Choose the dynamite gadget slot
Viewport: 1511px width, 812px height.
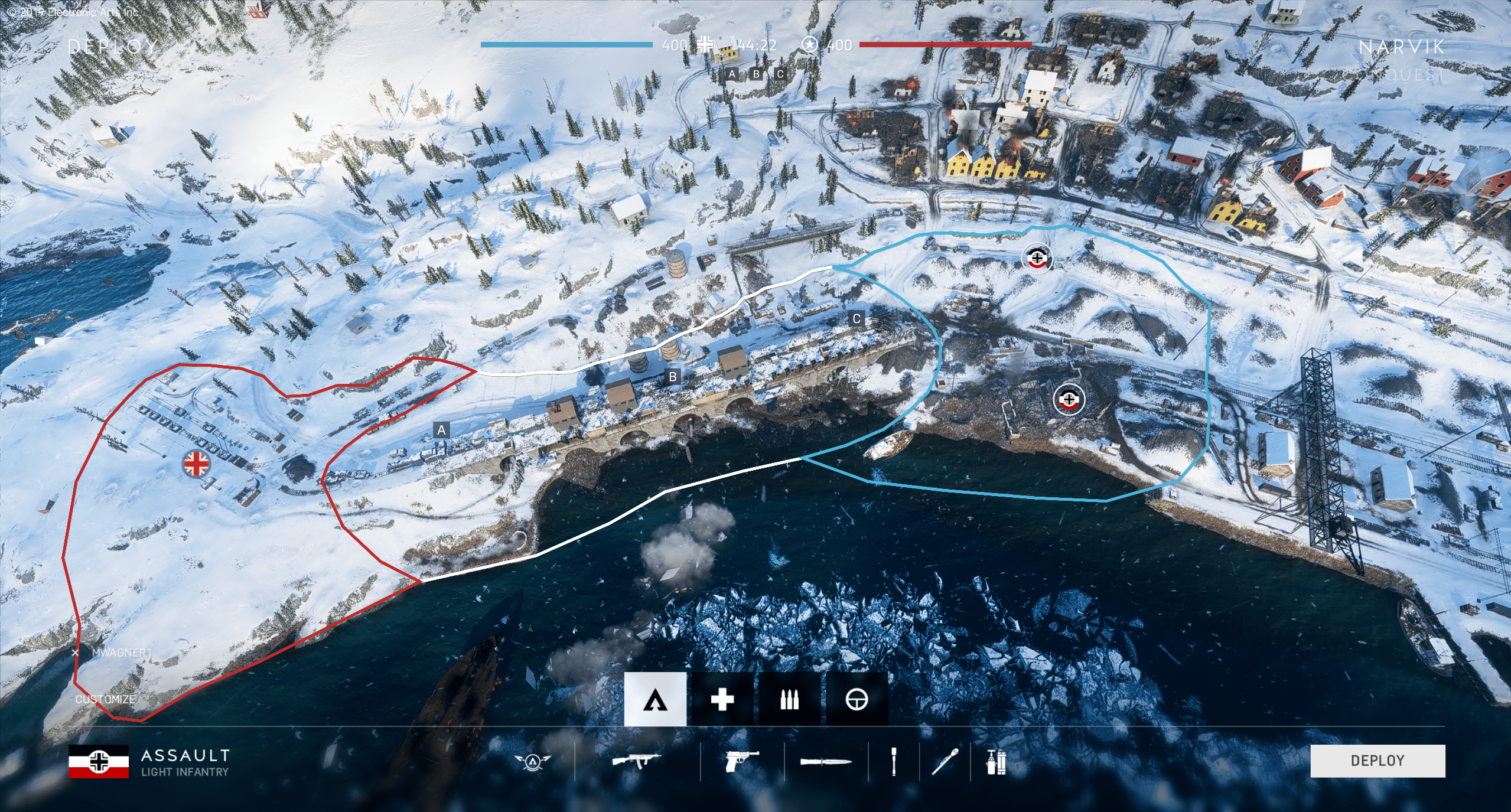coord(996,761)
